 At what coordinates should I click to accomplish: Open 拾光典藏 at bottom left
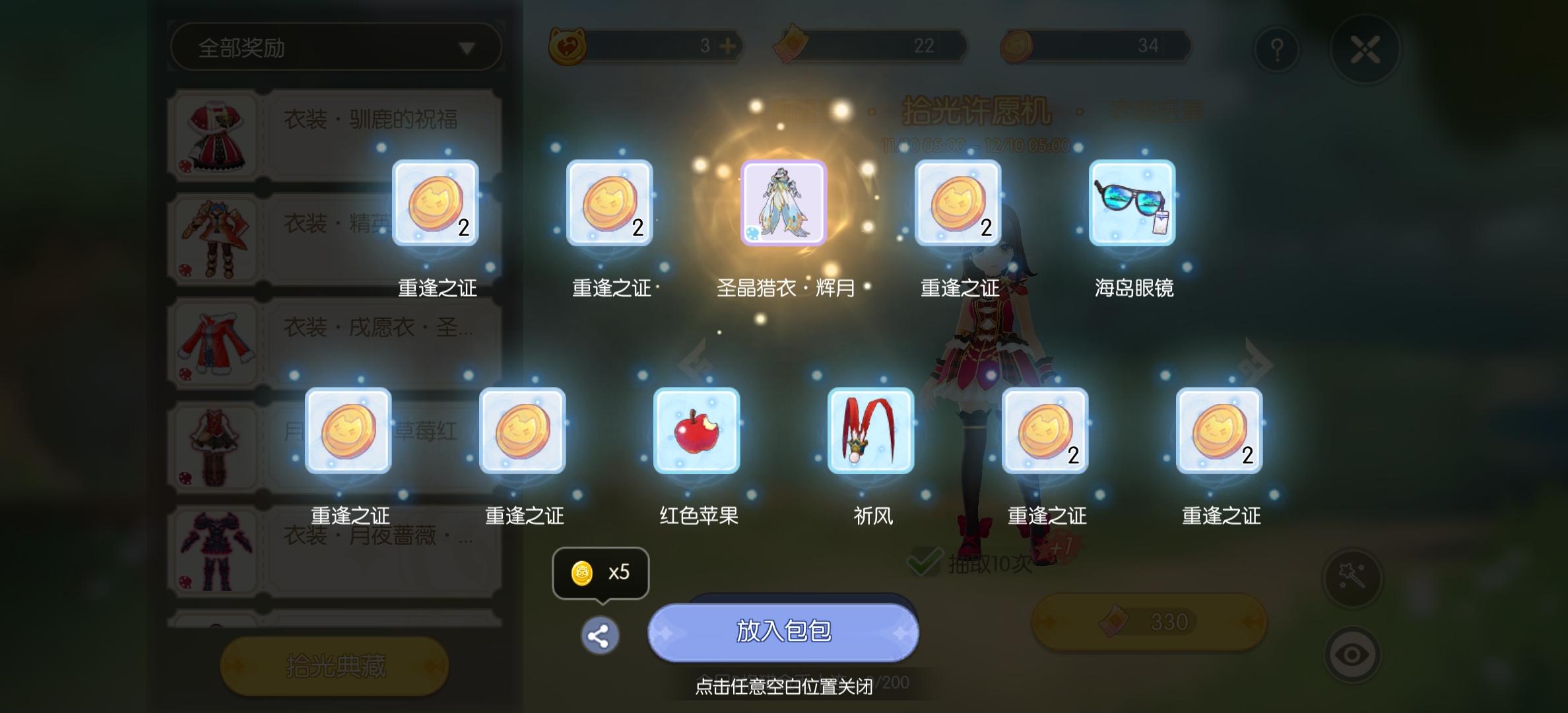[335, 666]
